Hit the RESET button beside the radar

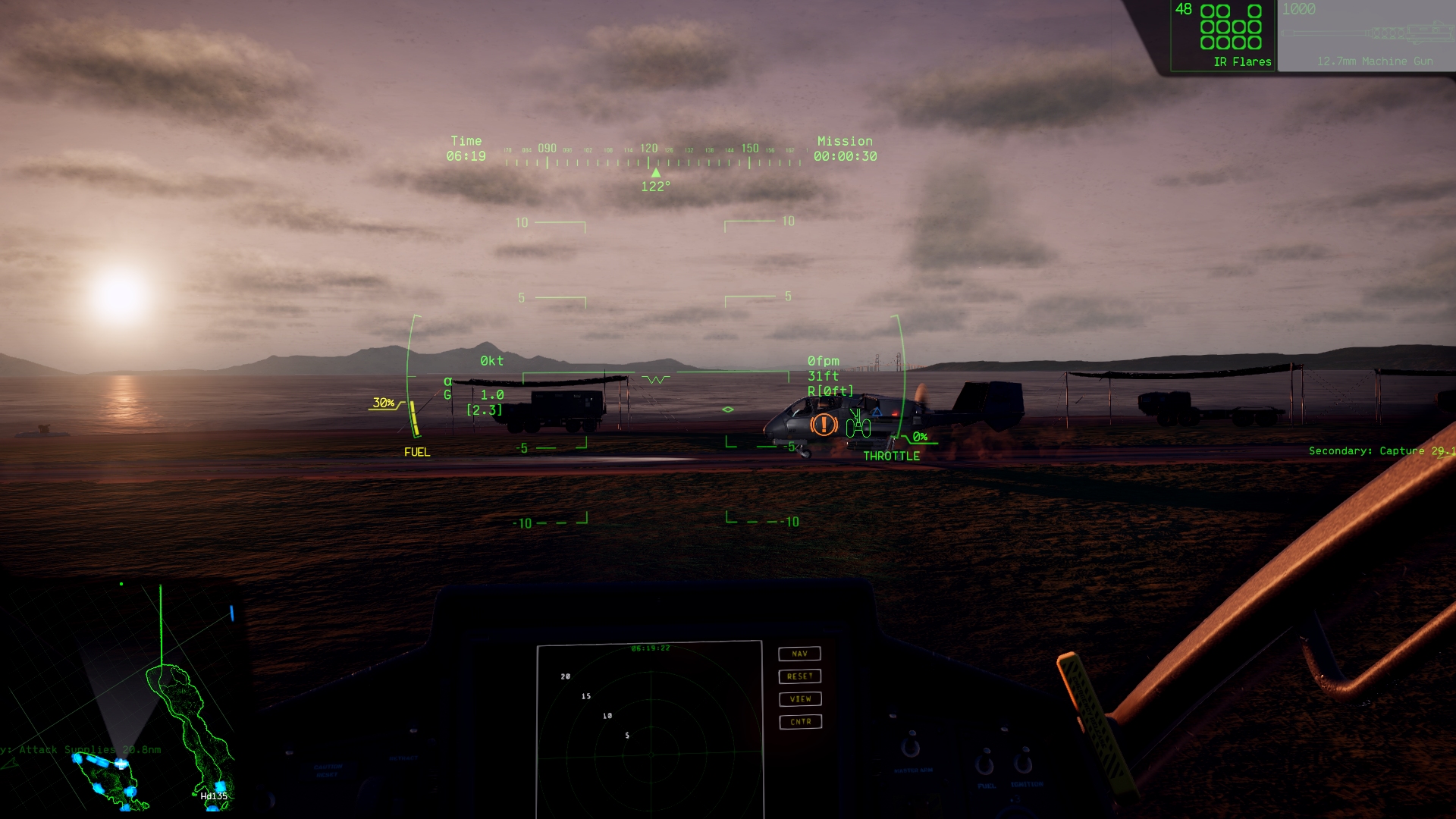tap(799, 676)
